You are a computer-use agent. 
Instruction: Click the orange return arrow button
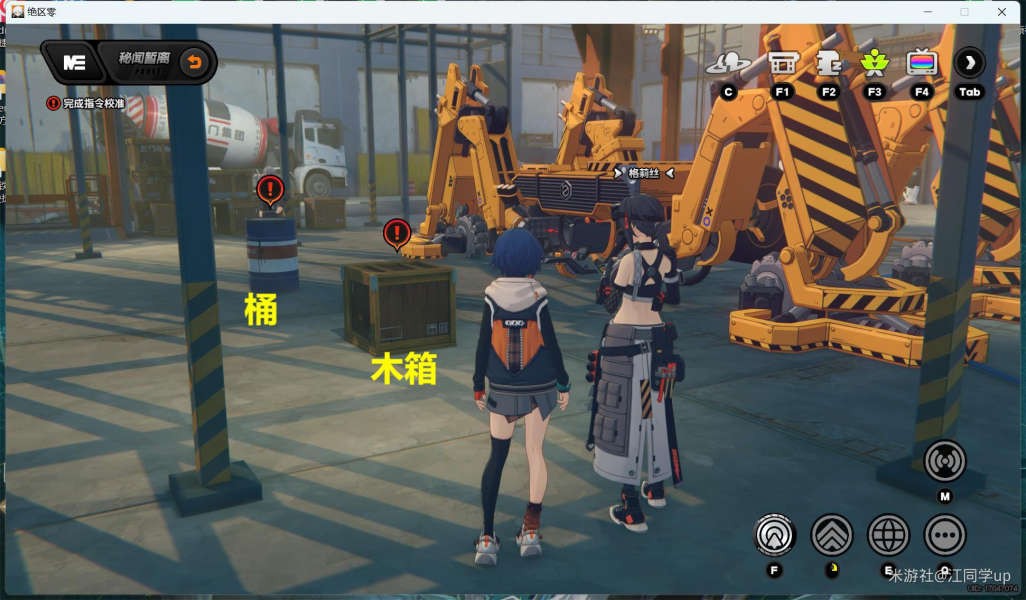coord(195,63)
